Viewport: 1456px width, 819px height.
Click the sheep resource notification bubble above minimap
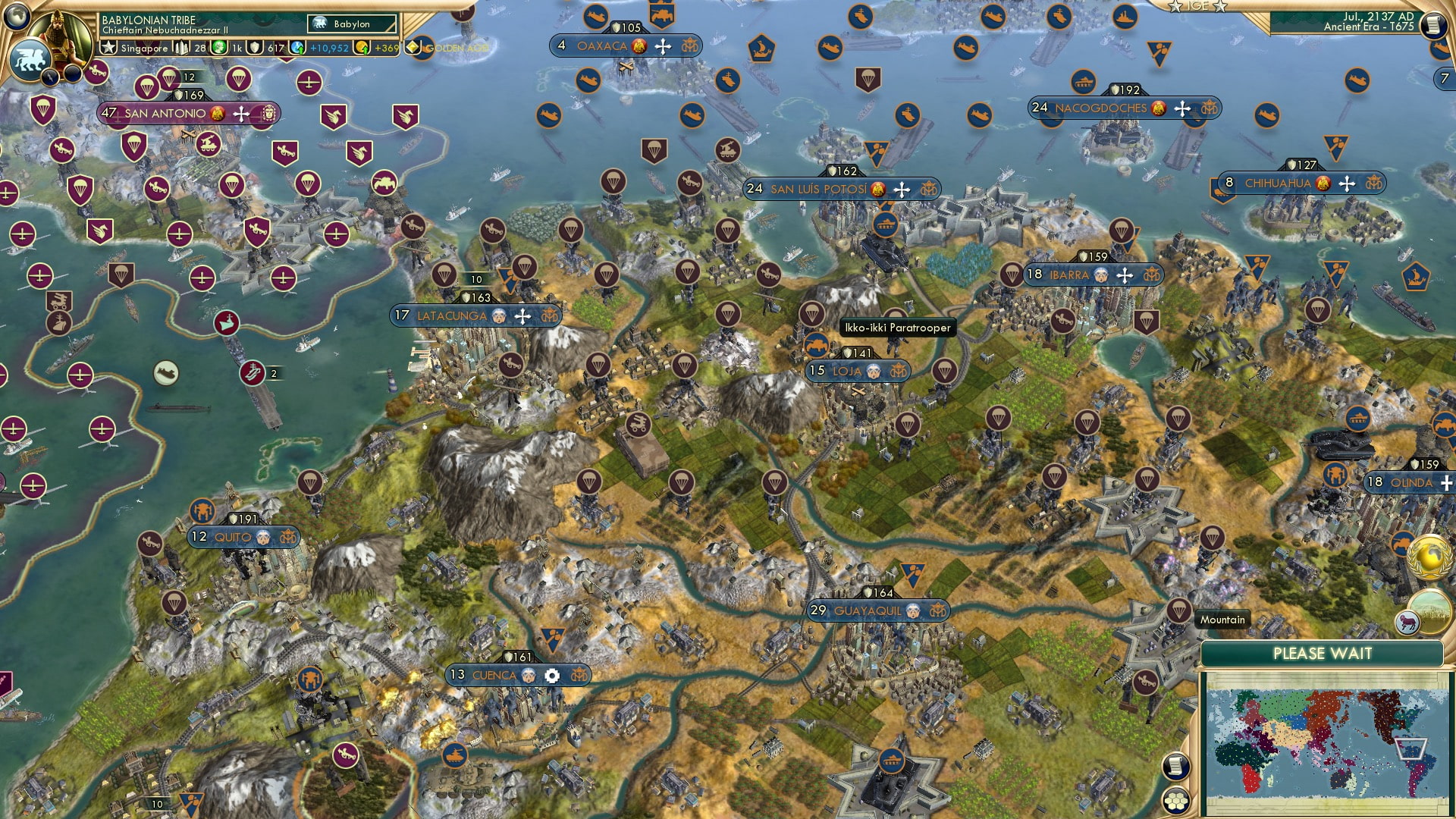click(x=1407, y=622)
